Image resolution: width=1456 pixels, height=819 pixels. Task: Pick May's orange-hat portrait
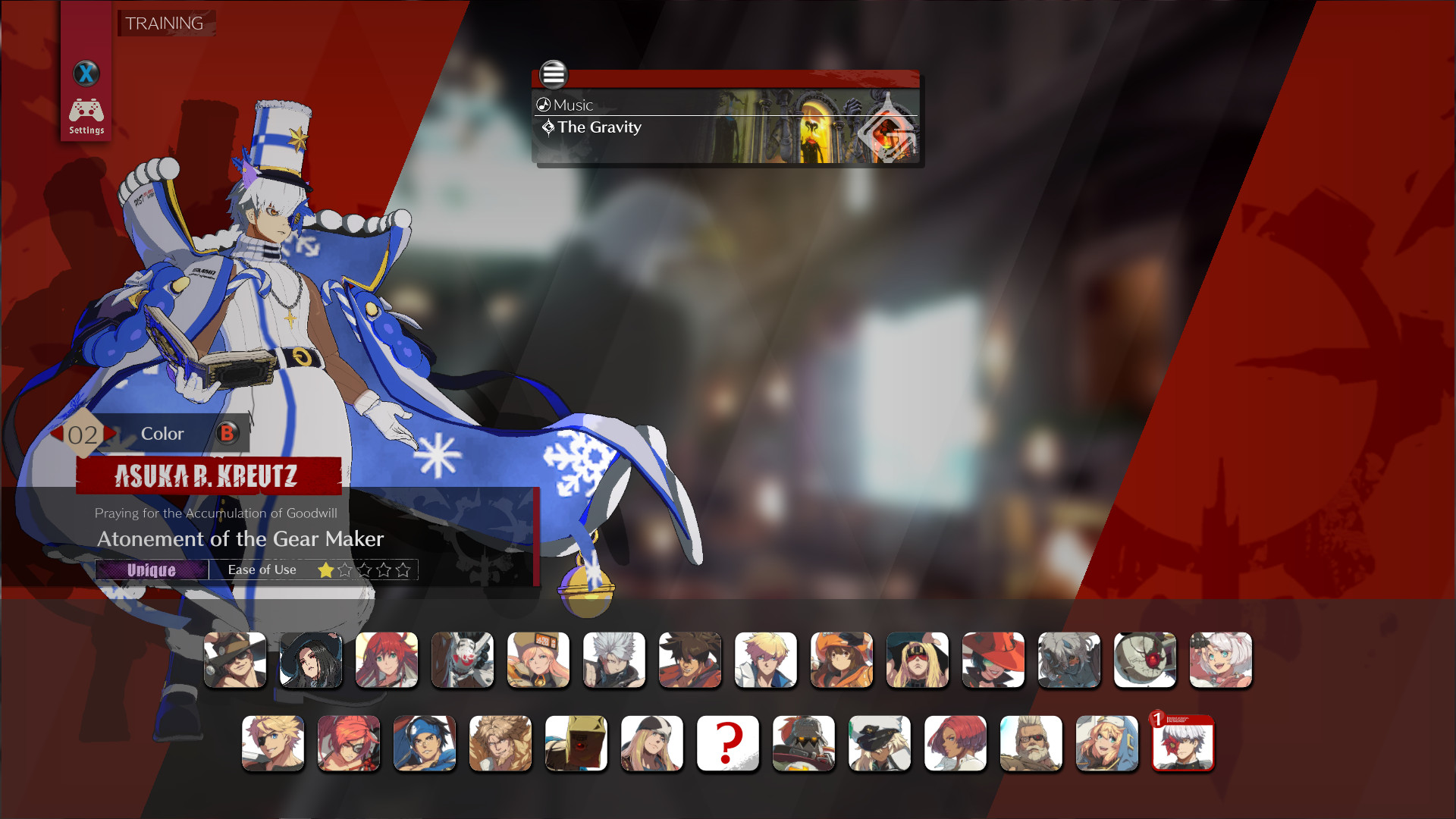click(x=842, y=660)
